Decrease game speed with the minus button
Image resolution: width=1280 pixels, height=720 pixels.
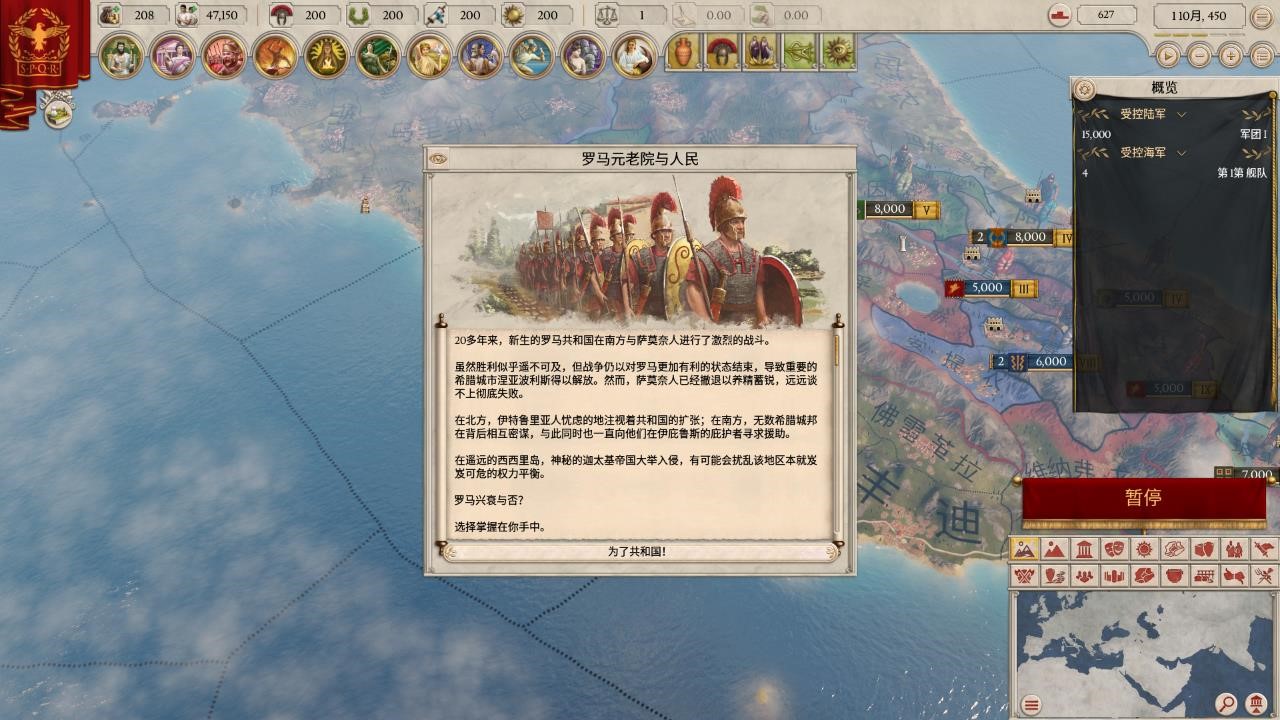click(1199, 56)
